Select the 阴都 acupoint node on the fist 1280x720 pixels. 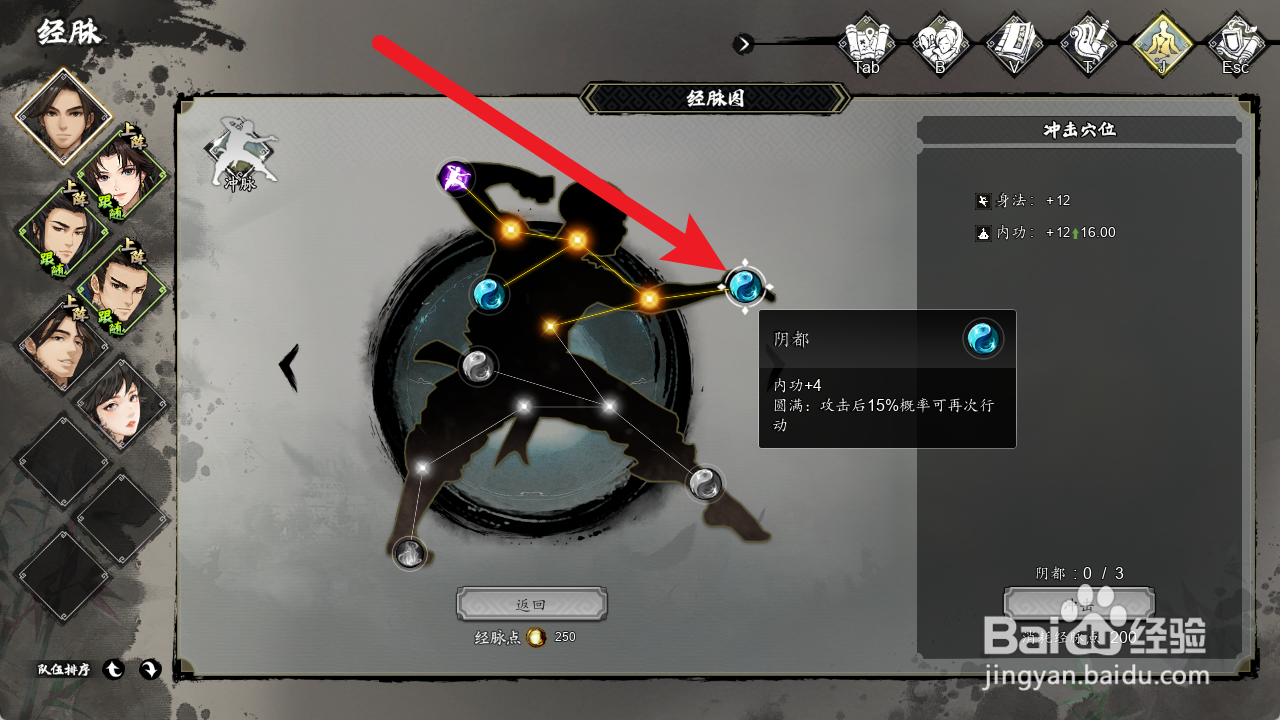click(744, 287)
